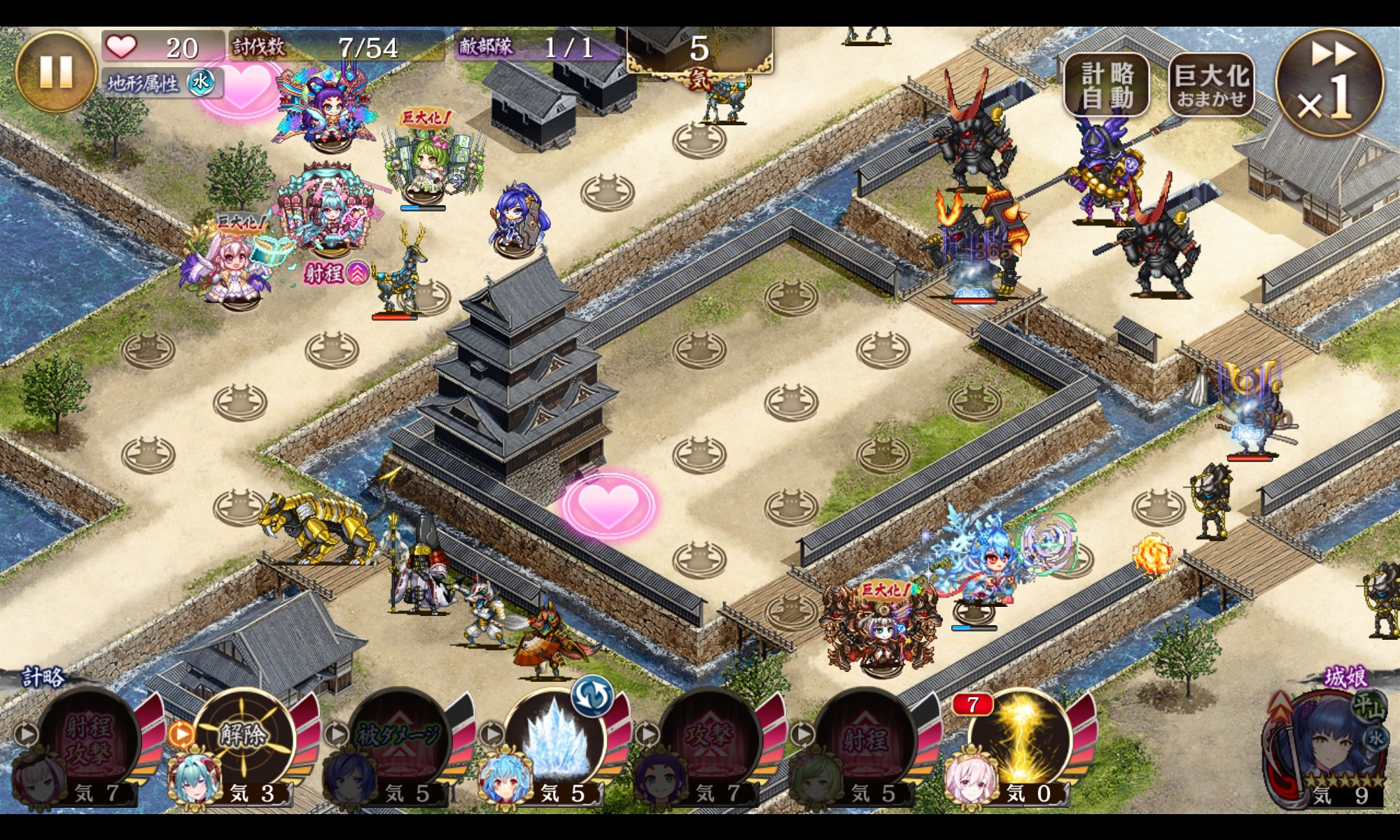Pause the battle
This screenshot has width=1400, height=840.
tap(56, 72)
